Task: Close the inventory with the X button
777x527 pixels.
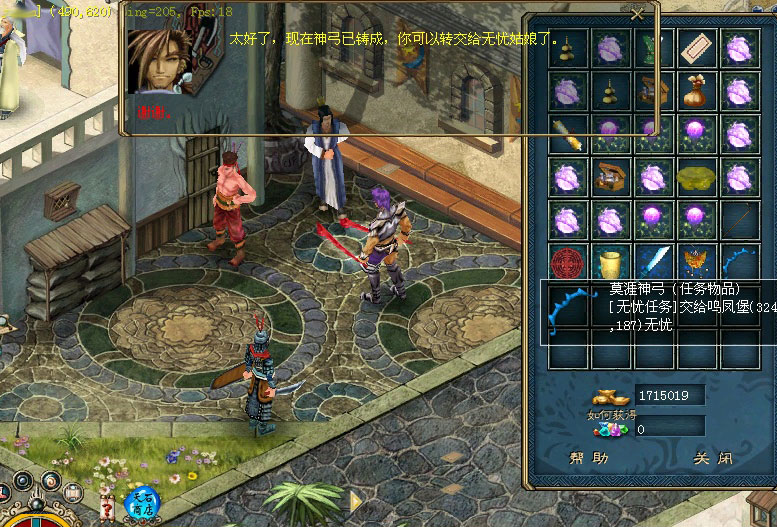Action: pyautogui.click(x=638, y=14)
